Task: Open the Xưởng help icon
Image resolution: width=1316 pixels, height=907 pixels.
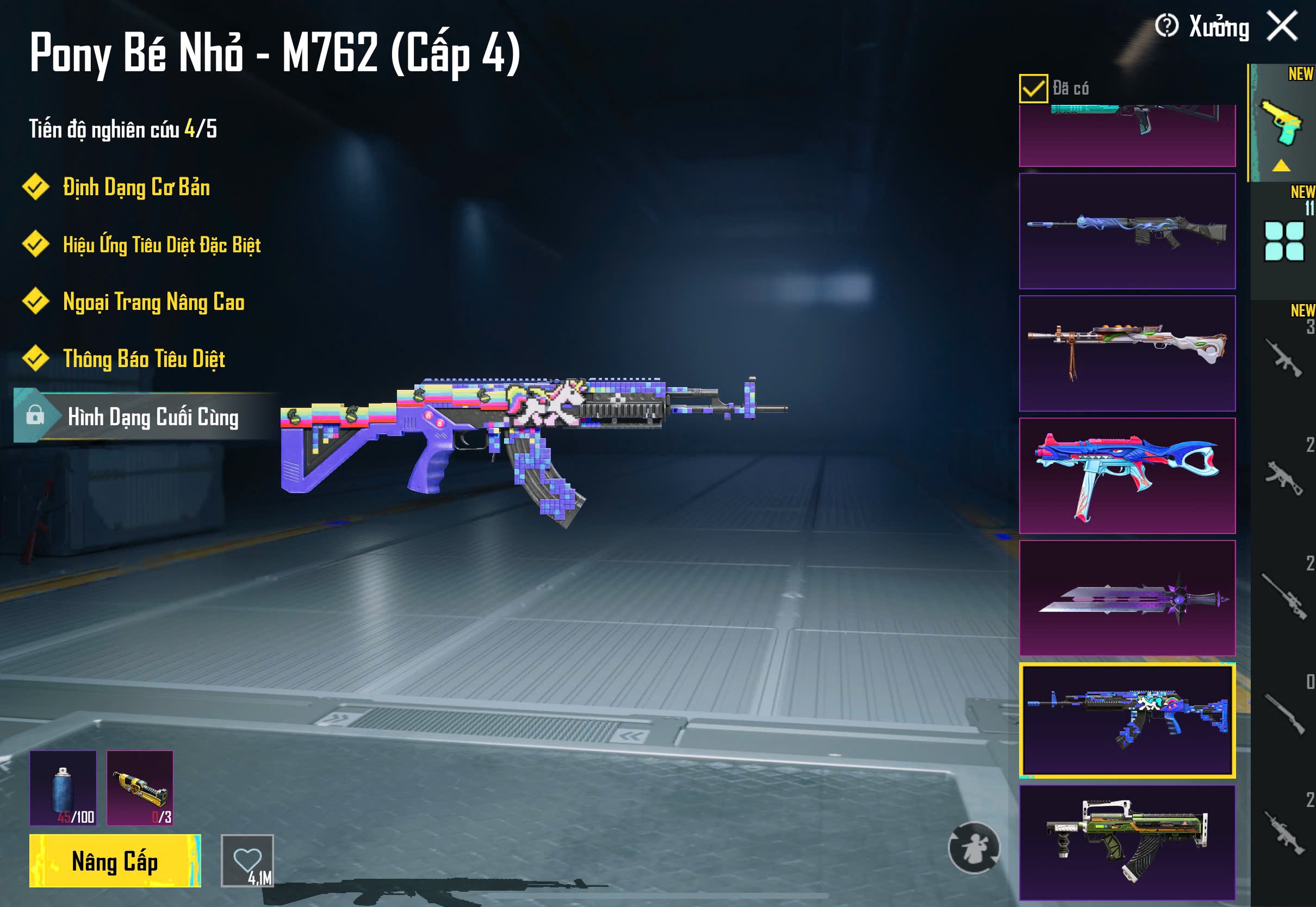Action: click(1166, 26)
